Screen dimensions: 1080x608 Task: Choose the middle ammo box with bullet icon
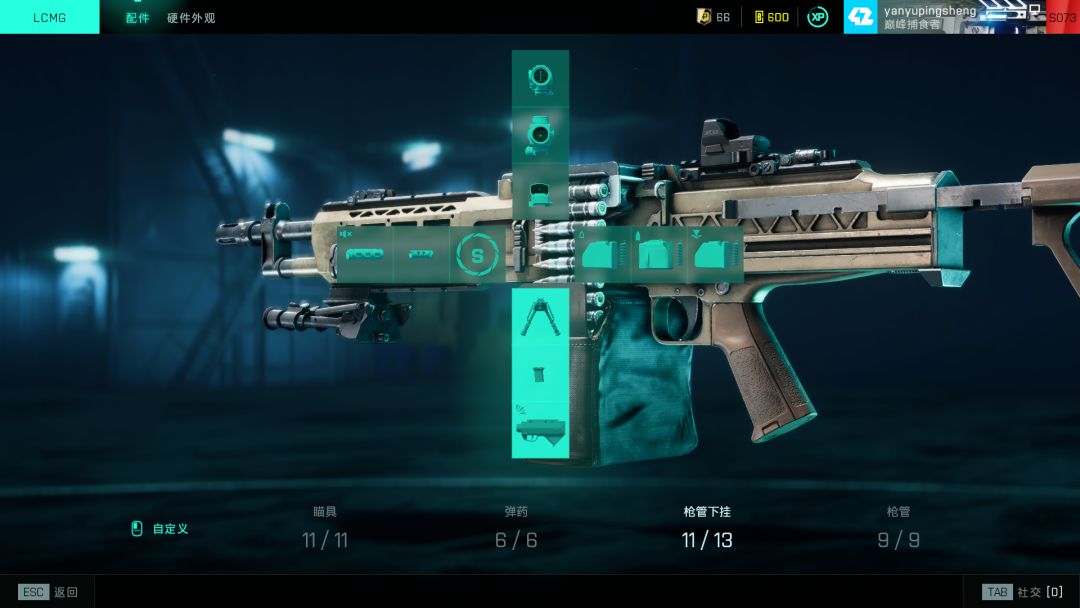click(x=658, y=254)
